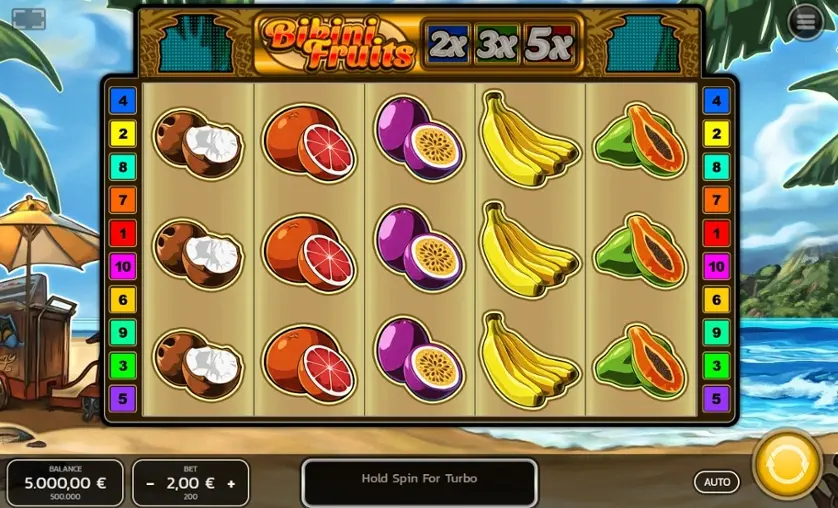Spin the reels with the gold button
The height and width of the screenshot is (508, 838).
coord(787,465)
